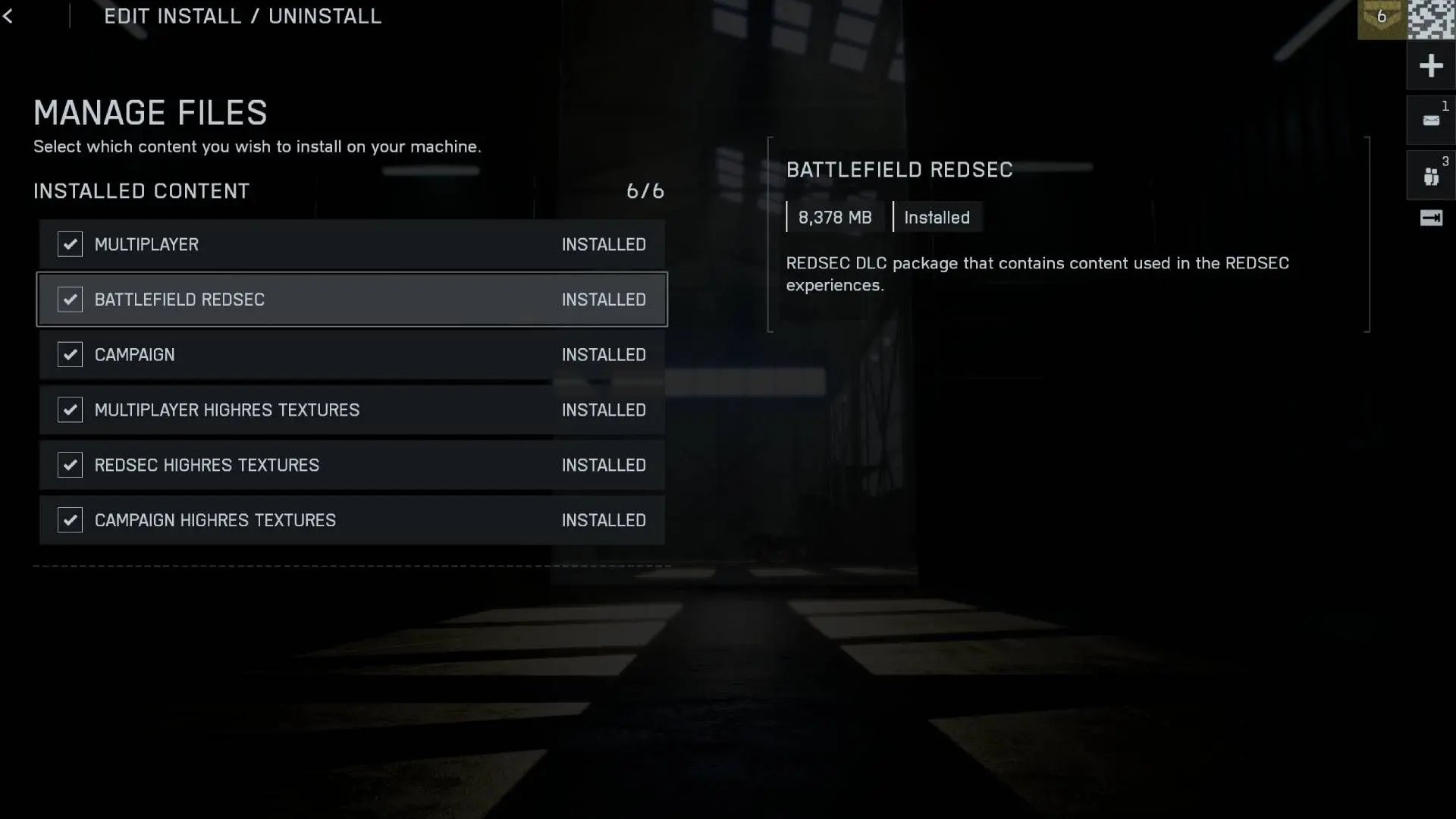Click the 8,378 MB size indicator
This screenshot has width=1456, height=819.
[836, 217]
